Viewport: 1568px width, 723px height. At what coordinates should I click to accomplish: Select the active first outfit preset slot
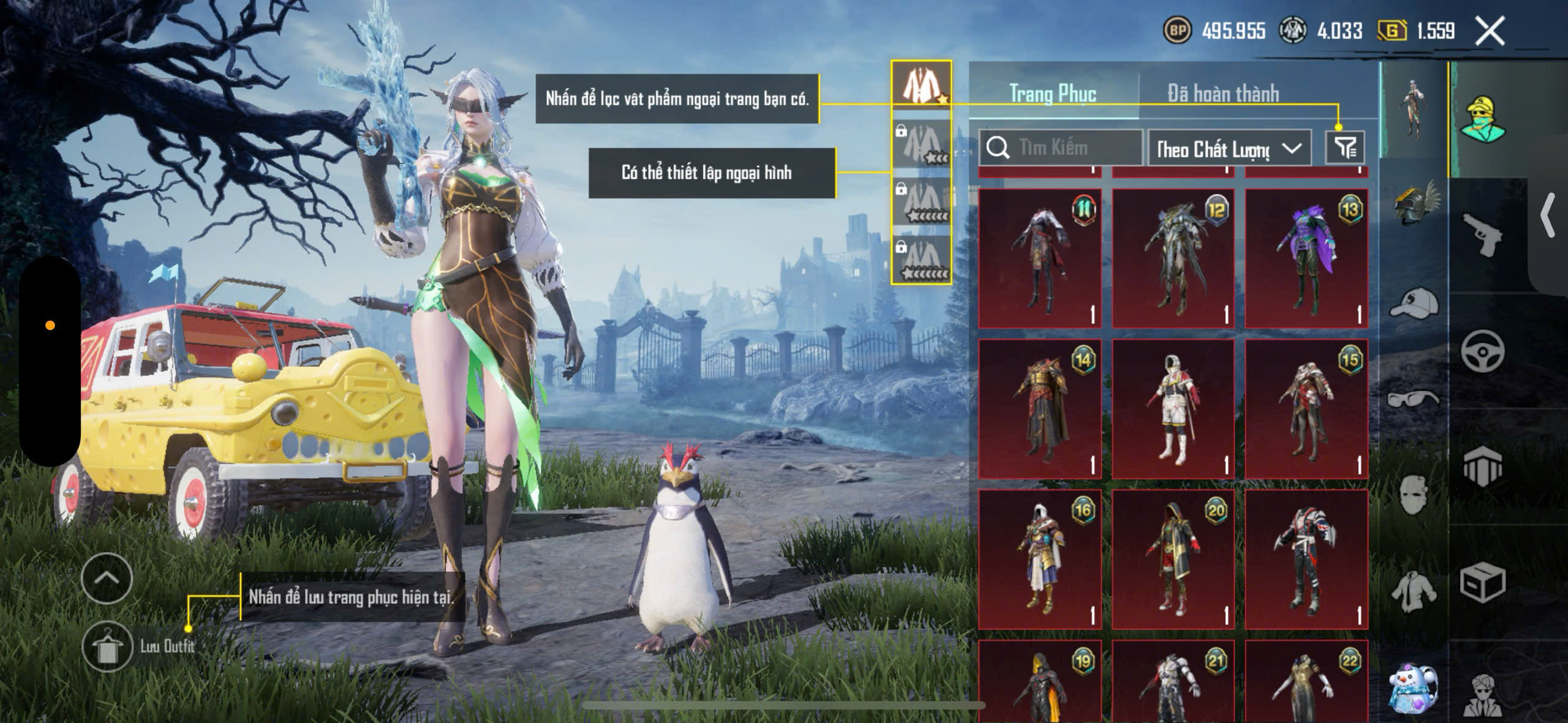tap(921, 84)
